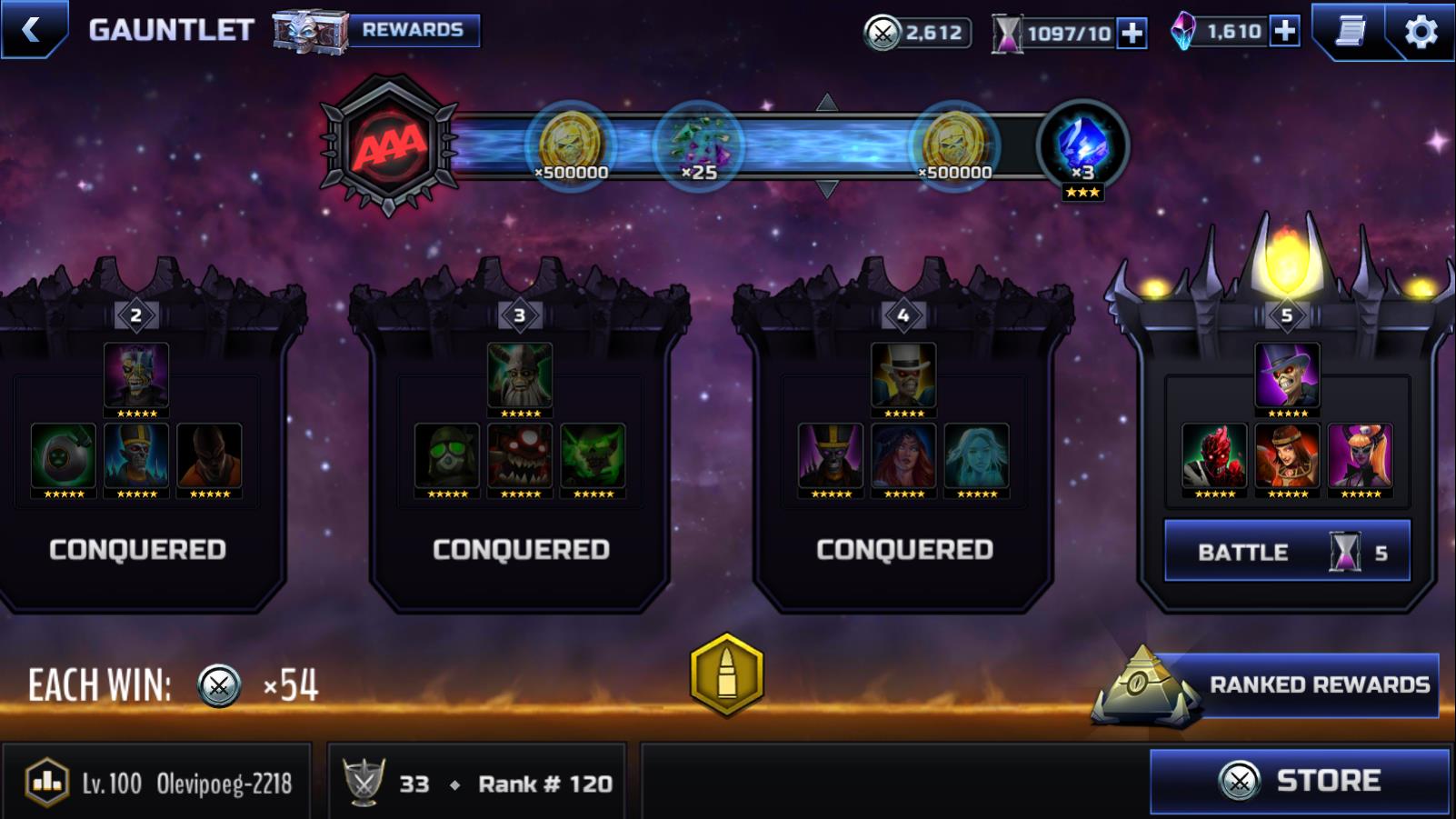
Task: Select the AAA rank emblem
Action: click(x=389, y=145)
